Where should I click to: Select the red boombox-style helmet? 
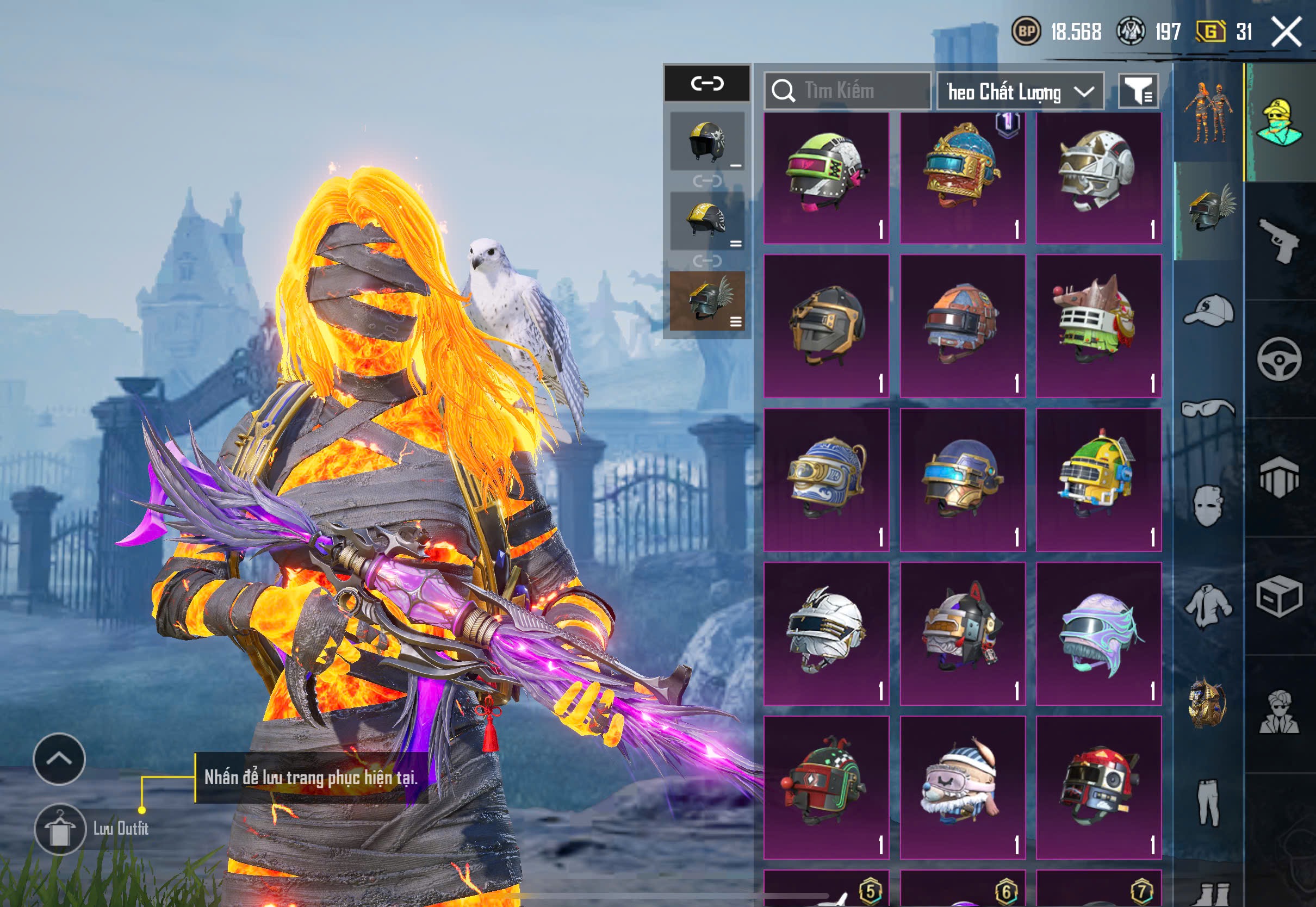click(x=1098, y=787)
